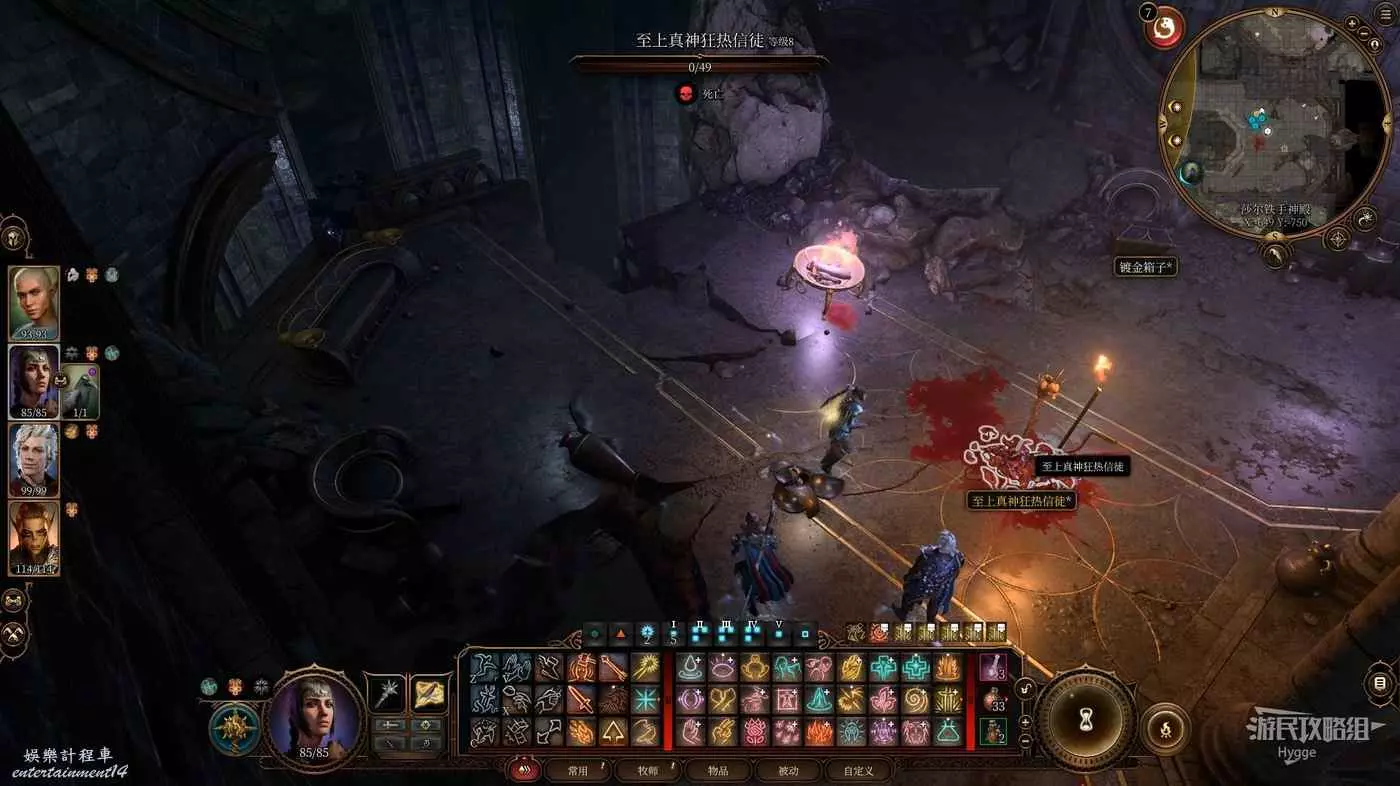Select the blonde elf party portrait
This screenshot has width=1400, height=786.
tap(34, 301)
